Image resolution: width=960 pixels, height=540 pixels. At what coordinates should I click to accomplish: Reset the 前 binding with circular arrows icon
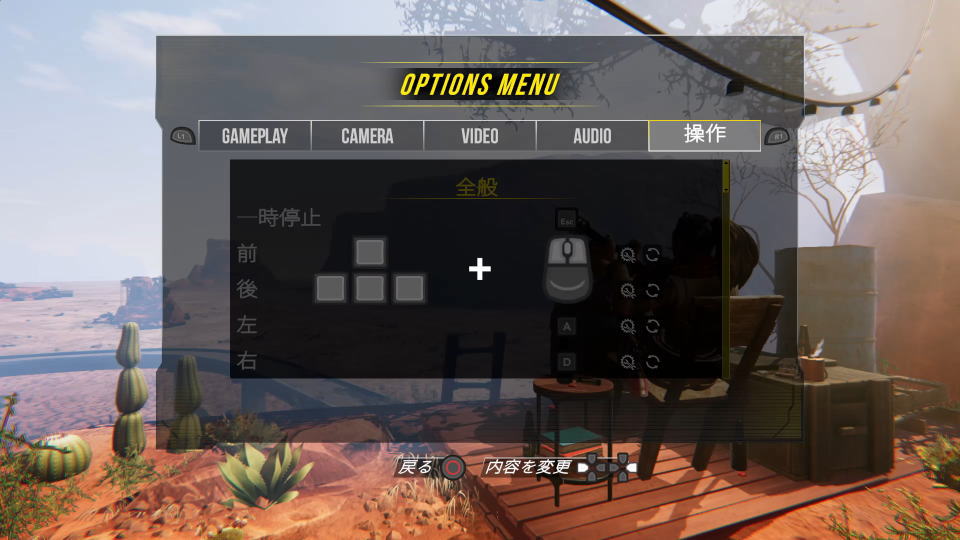pos(652,254)
